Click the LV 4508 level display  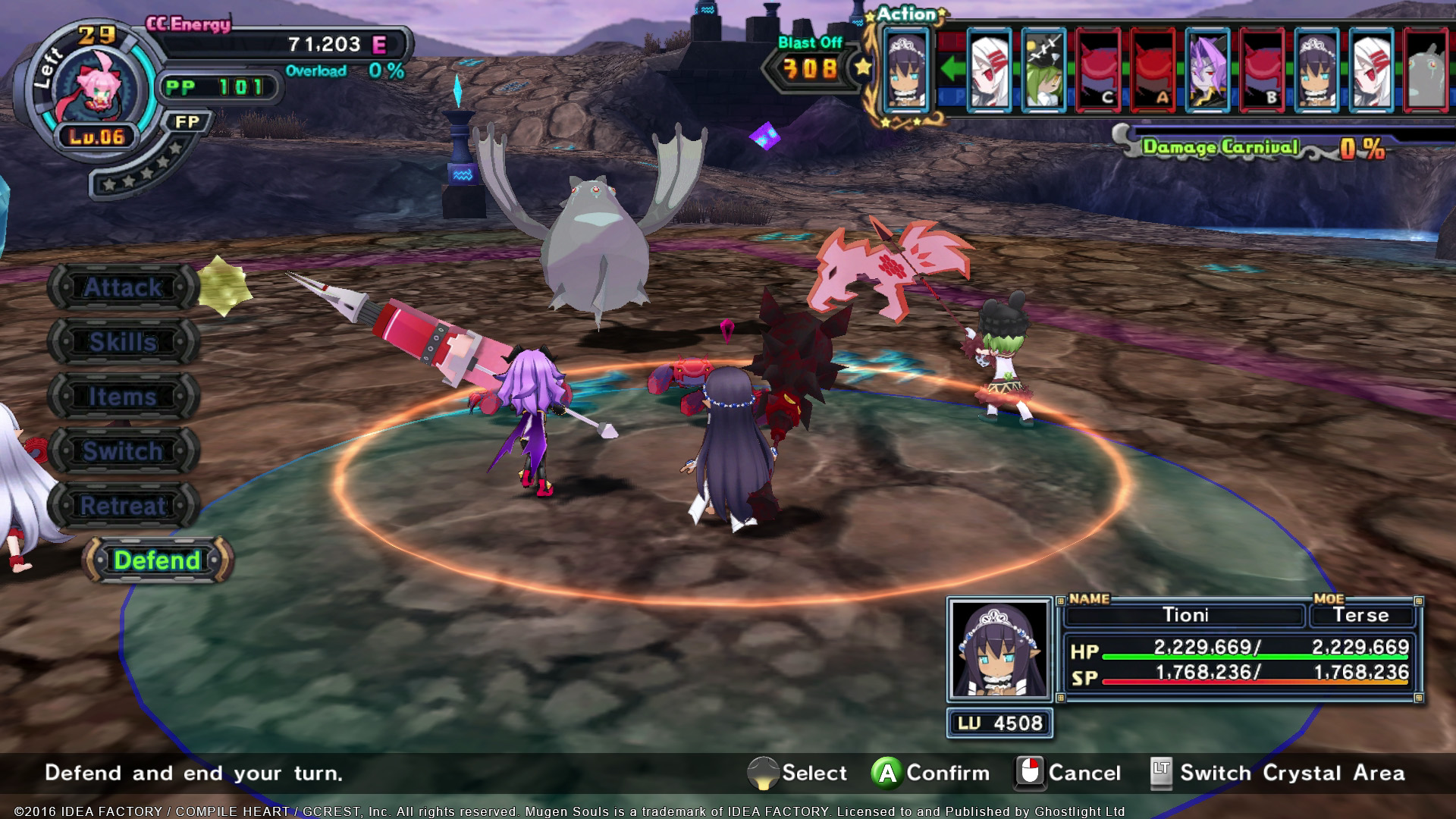[999, 723]
